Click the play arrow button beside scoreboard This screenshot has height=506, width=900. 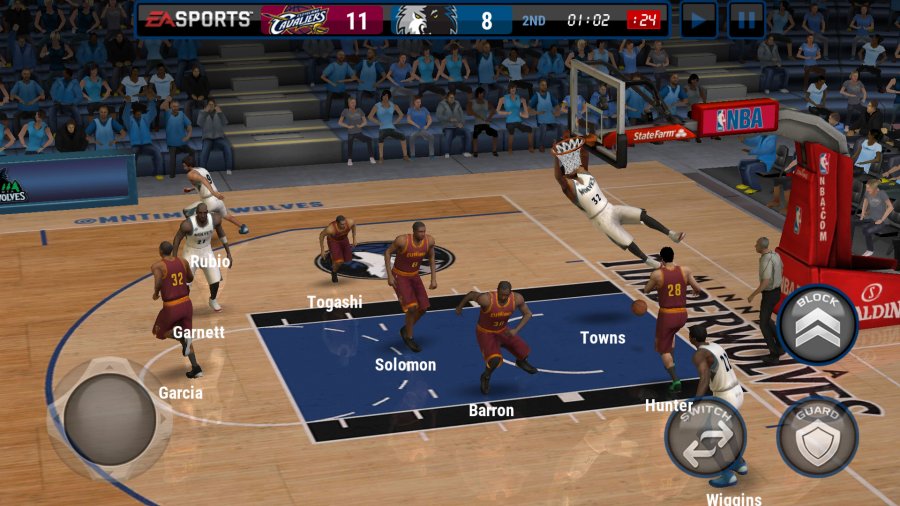click(698, 20)
